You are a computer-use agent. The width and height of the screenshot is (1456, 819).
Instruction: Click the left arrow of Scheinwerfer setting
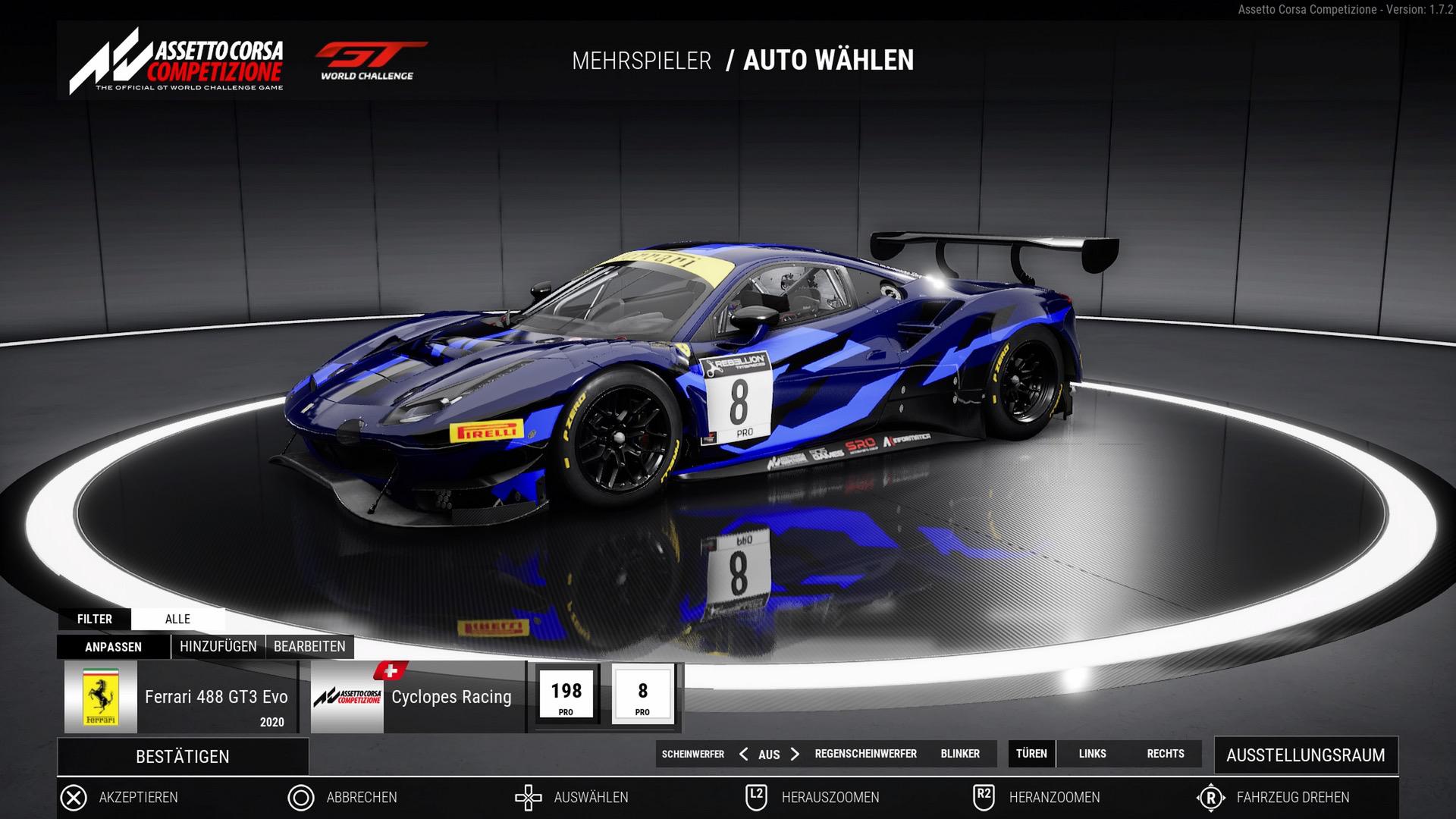tap(743, 754)
